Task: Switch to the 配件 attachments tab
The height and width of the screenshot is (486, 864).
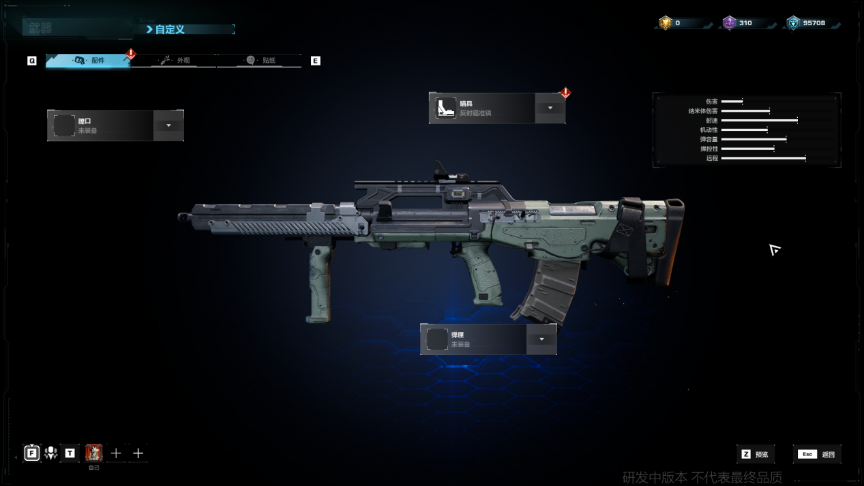Action: pos(88,60)
